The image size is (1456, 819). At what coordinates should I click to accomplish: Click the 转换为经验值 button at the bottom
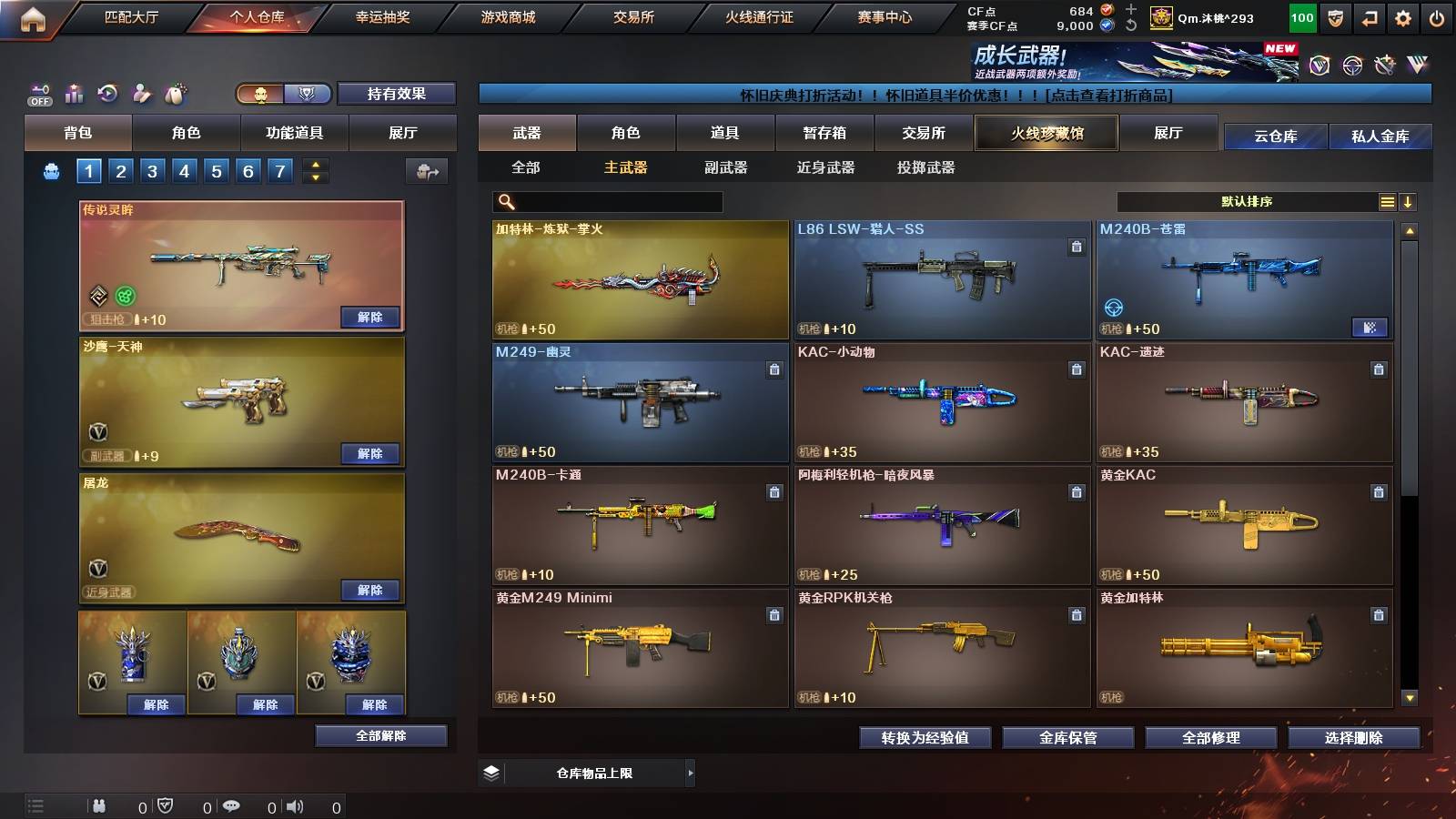pos(925,738)
